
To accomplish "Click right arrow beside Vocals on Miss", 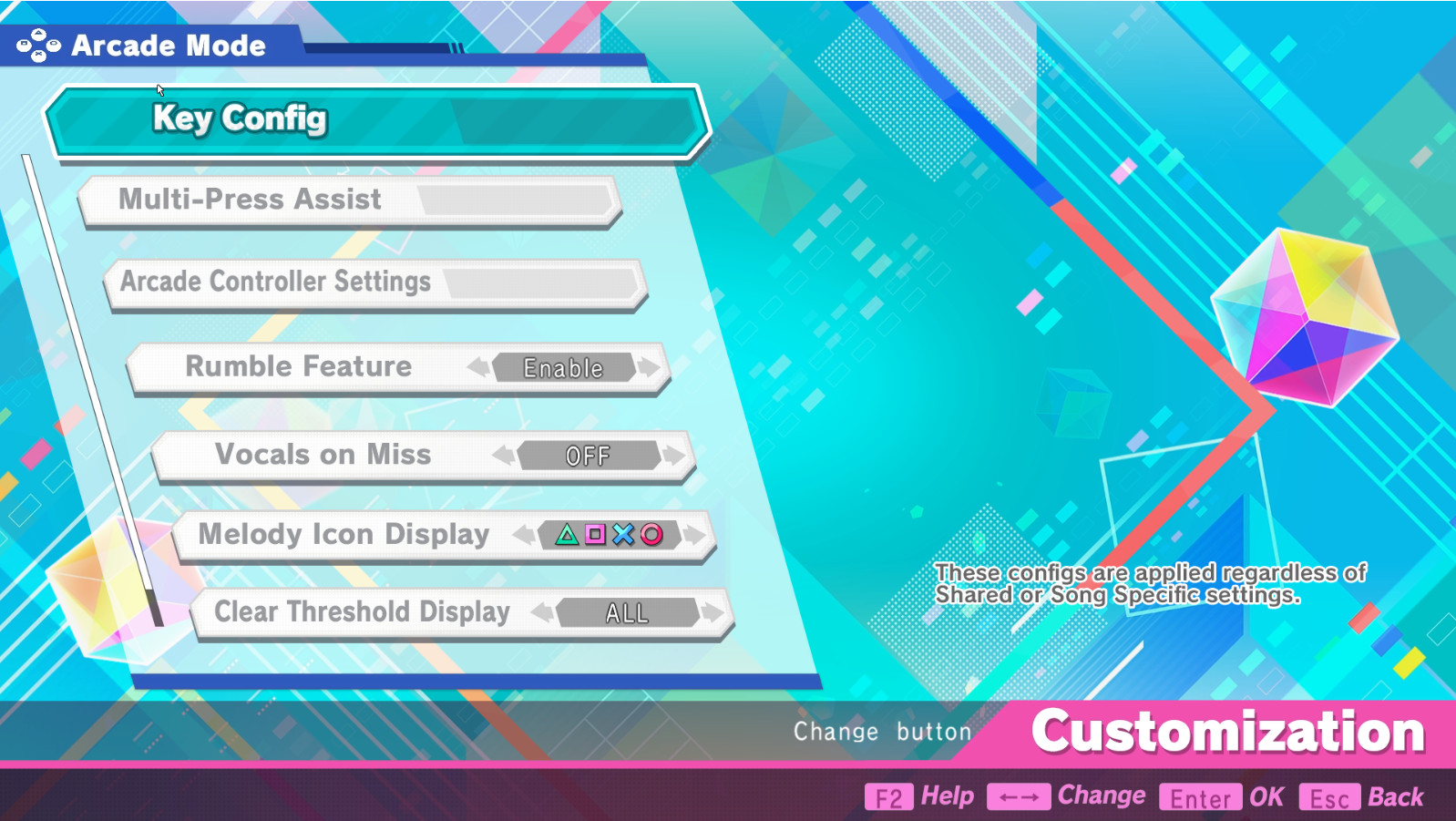I will [x=672, y=456].
